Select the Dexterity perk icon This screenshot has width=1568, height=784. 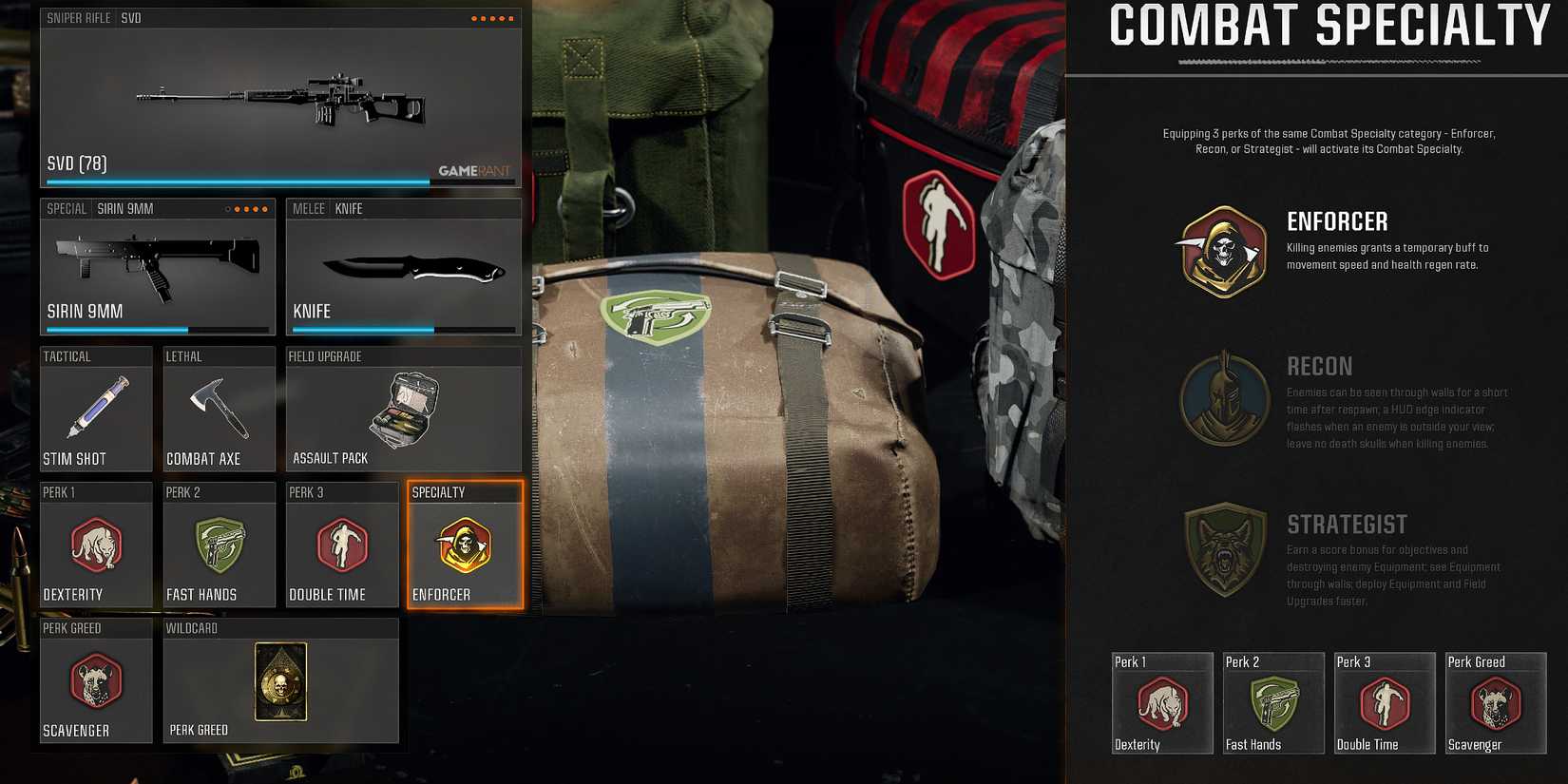95,549
